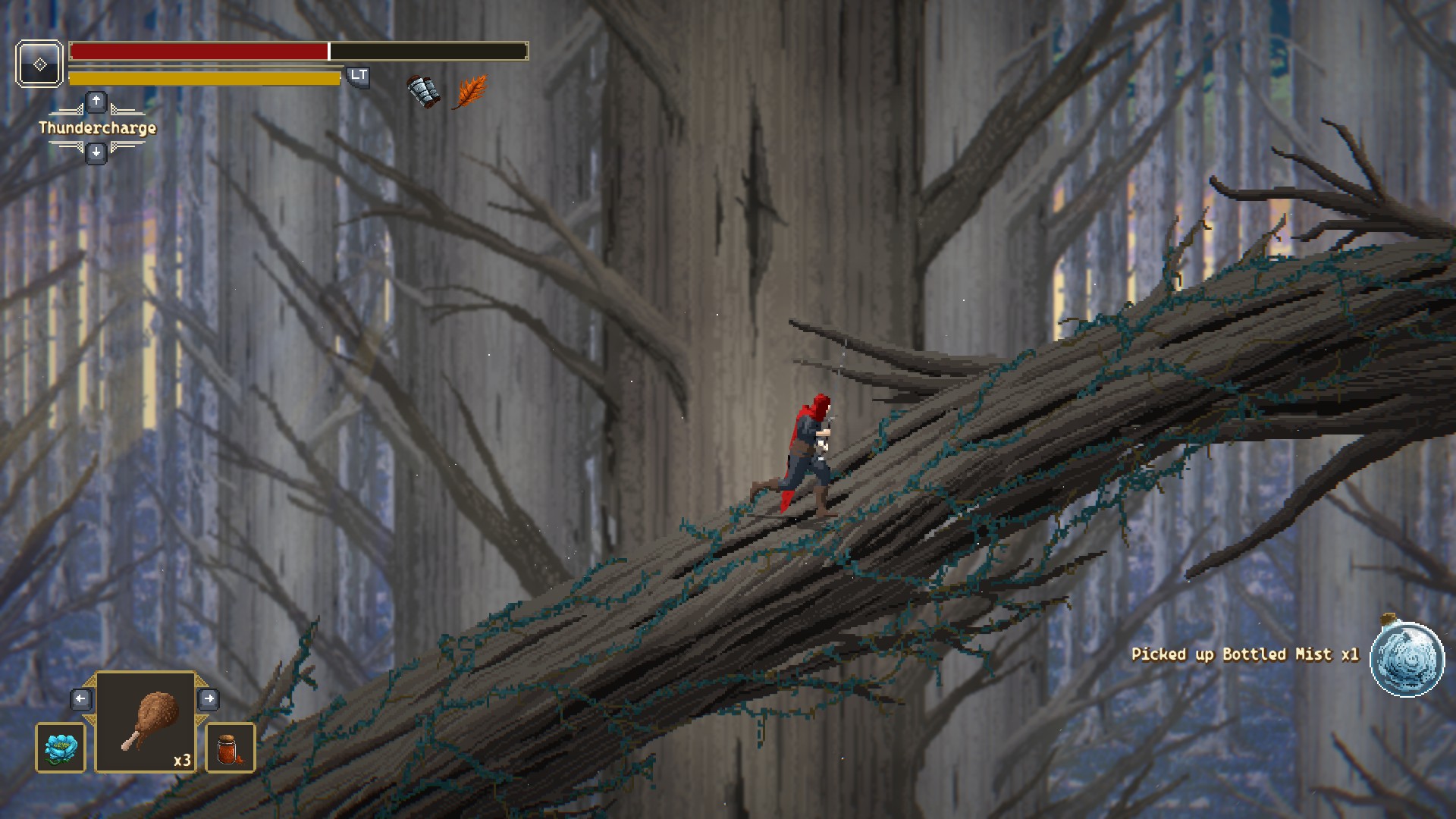Image resolution: width=1456 pixels, height=819 pixels.
Task: Switch to next ability with down arrow
Action: click(96, 153)
